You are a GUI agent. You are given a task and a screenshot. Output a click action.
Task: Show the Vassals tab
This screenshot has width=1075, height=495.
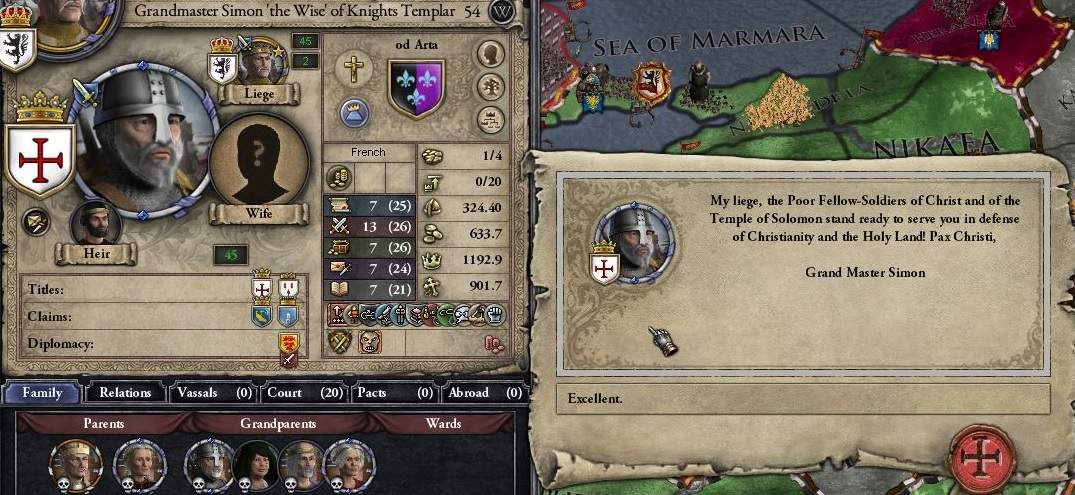click(x=212, y=393)
